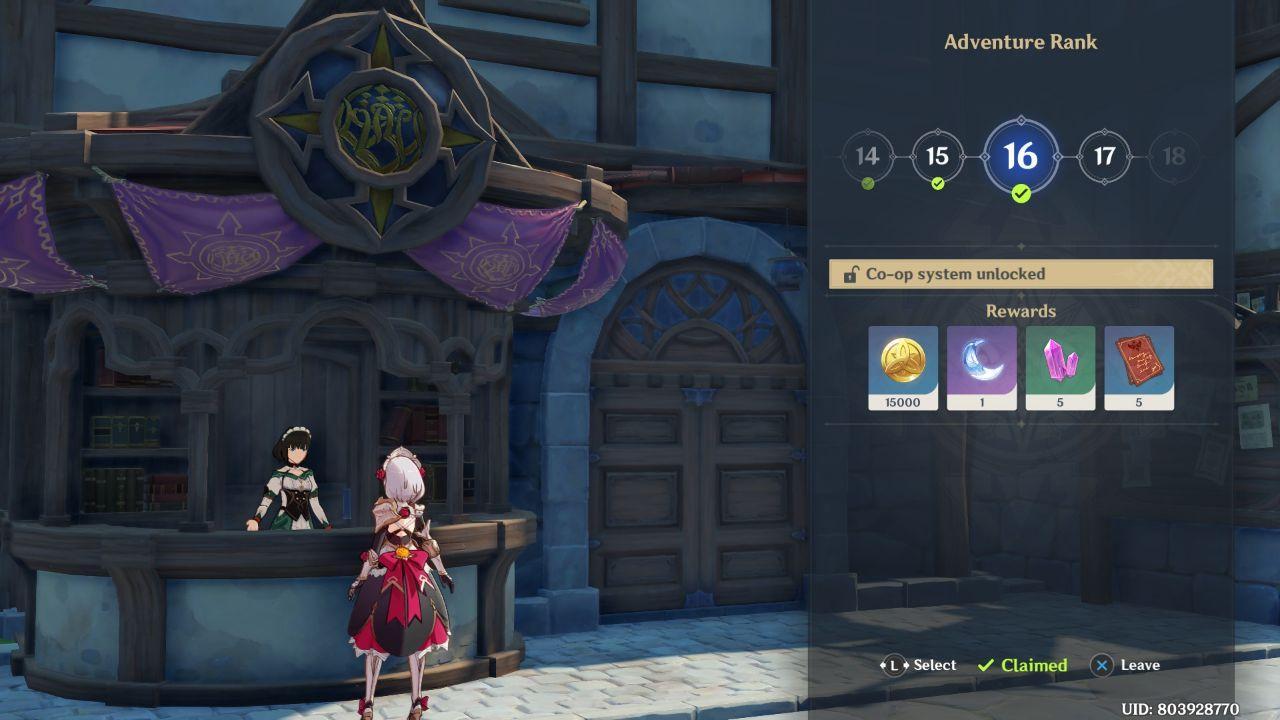
Task: Inspect the crescent moon reward item
Action: (982, 367)
